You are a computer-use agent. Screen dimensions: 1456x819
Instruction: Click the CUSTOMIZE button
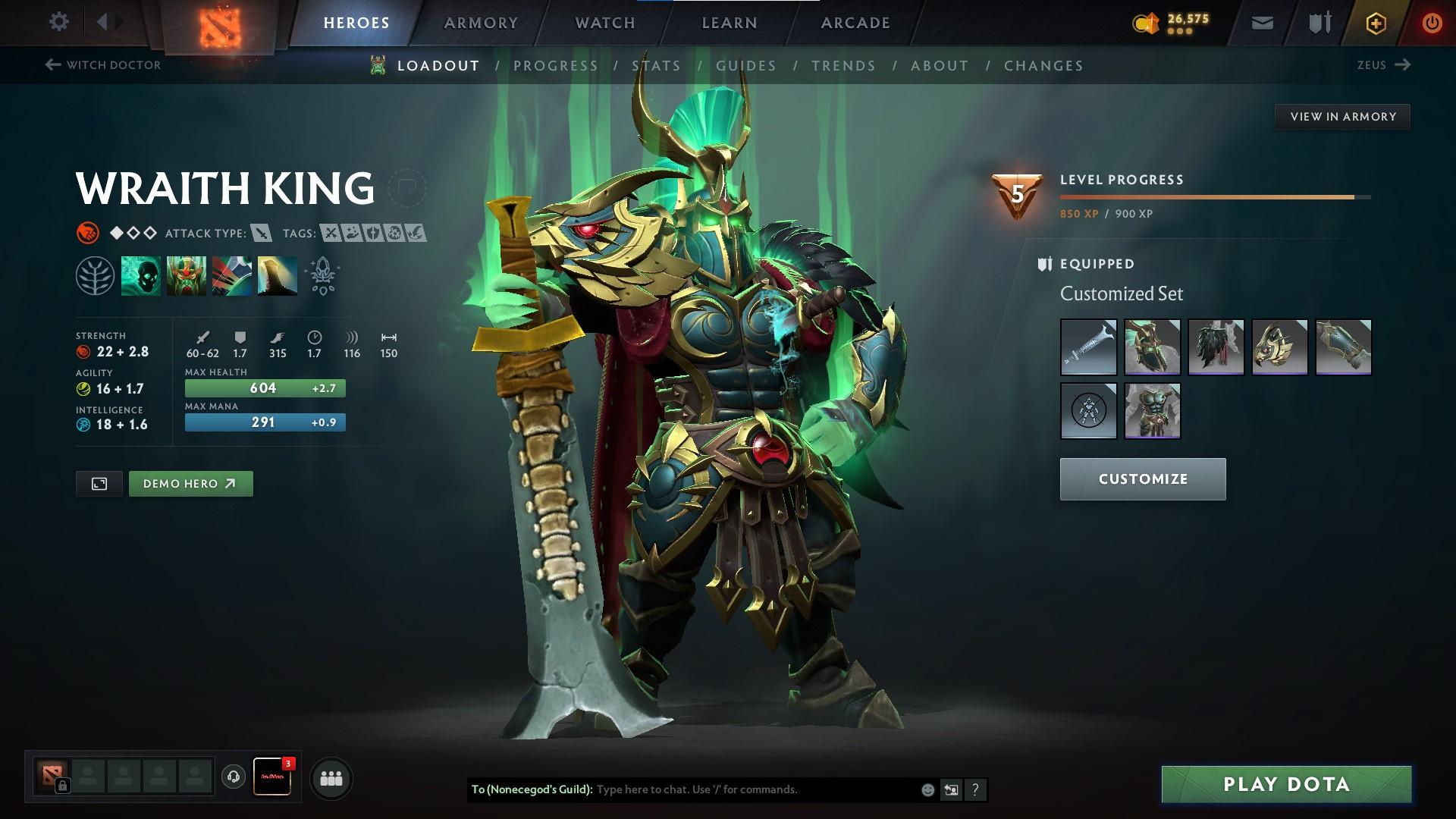1142,479
